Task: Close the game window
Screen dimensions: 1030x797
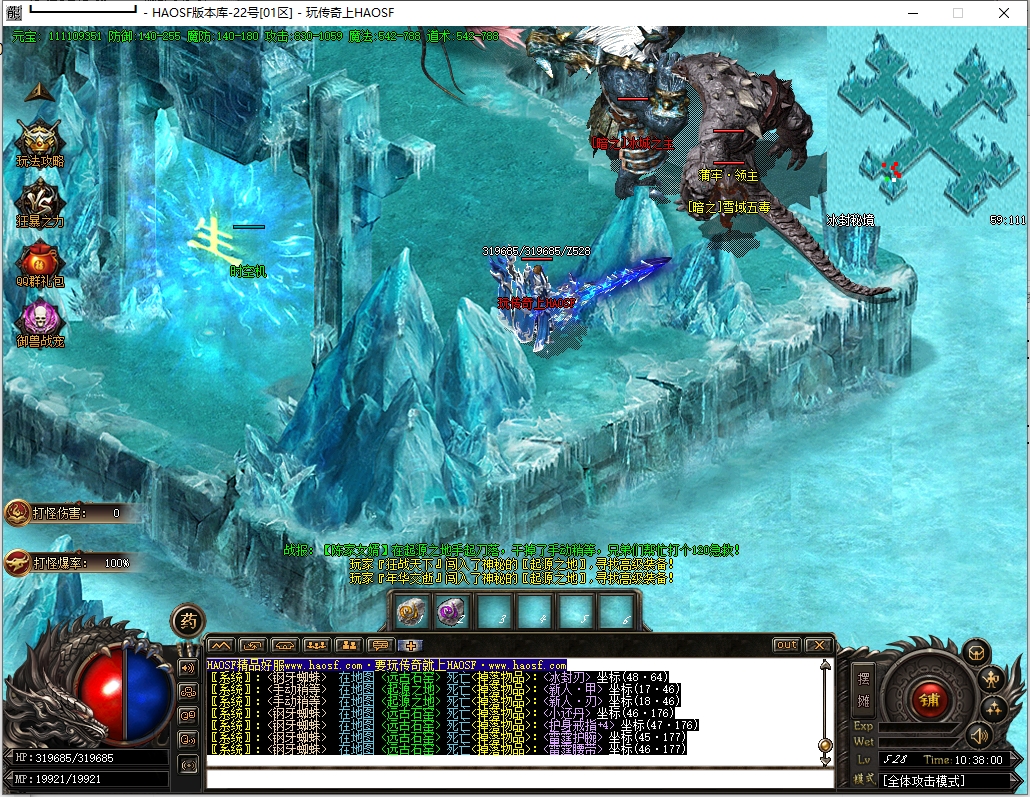Action: 1004,13
